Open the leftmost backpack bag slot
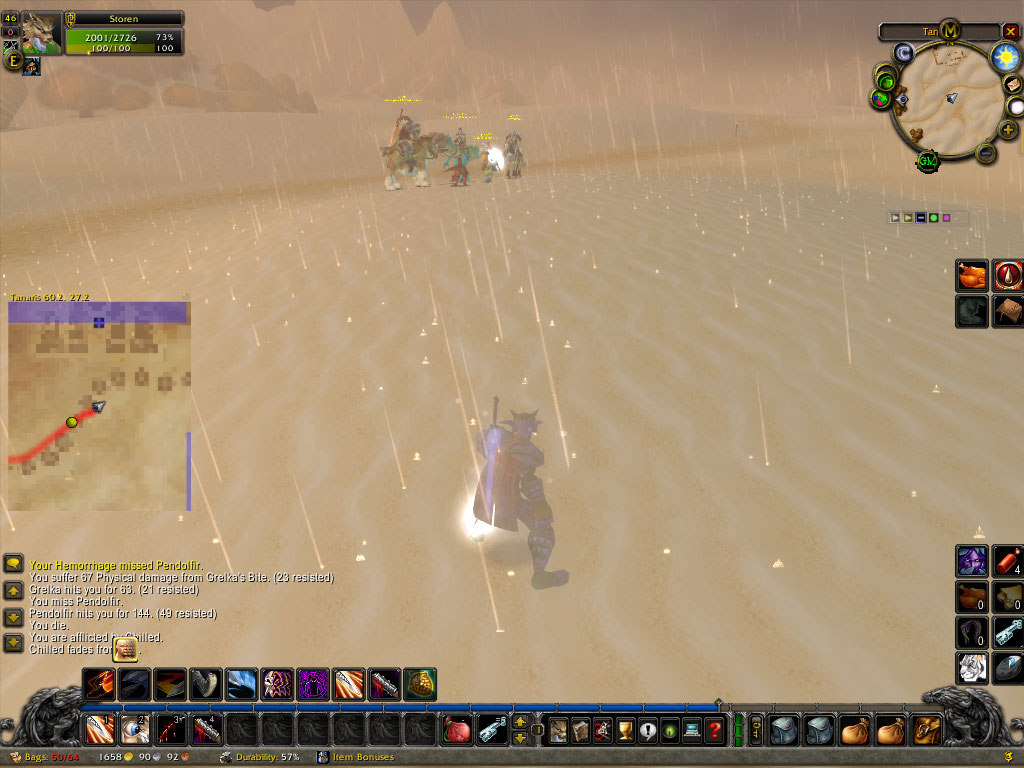 [x=782, y=731]
